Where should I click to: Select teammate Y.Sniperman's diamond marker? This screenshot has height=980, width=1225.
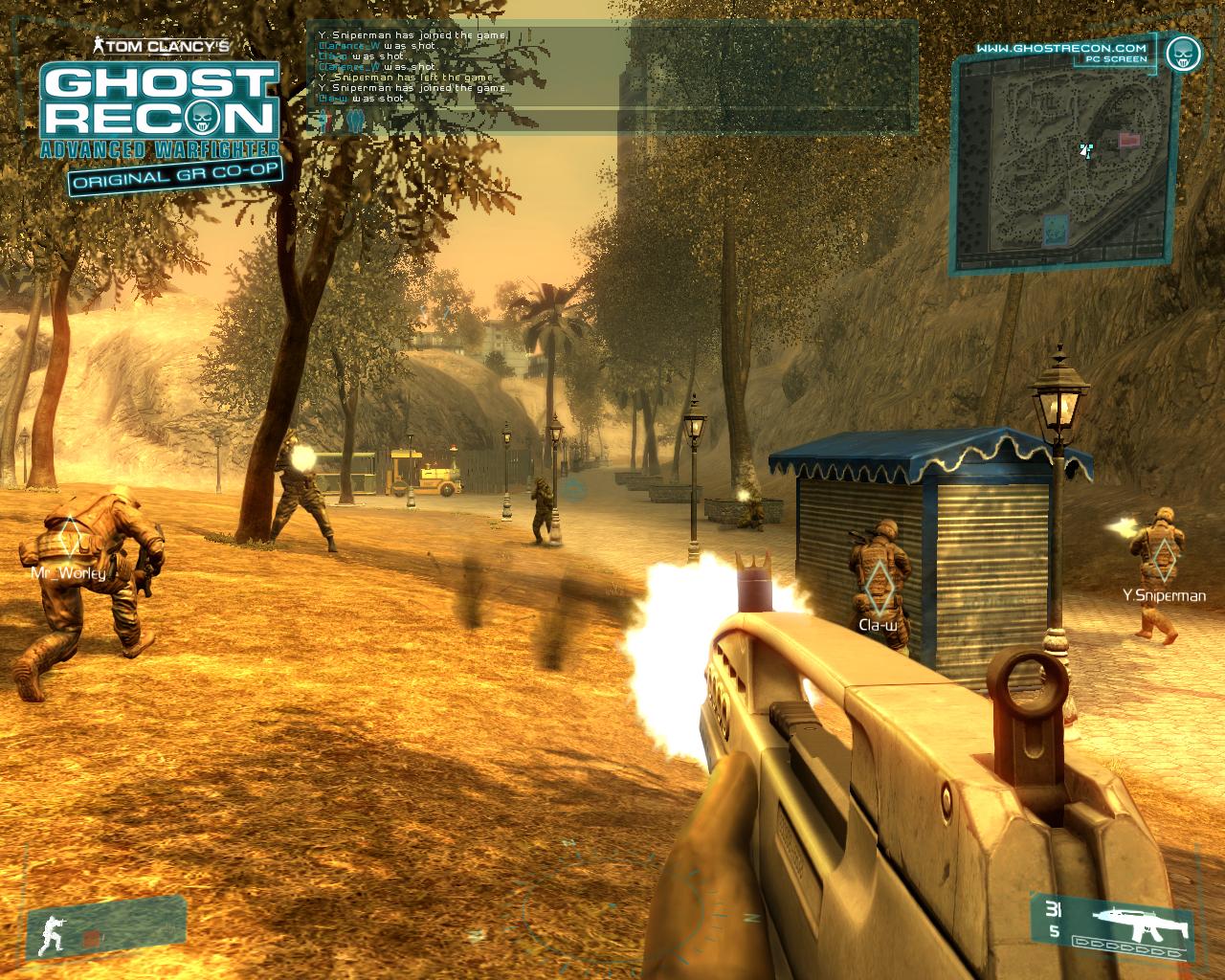[x=1163, y=559]
